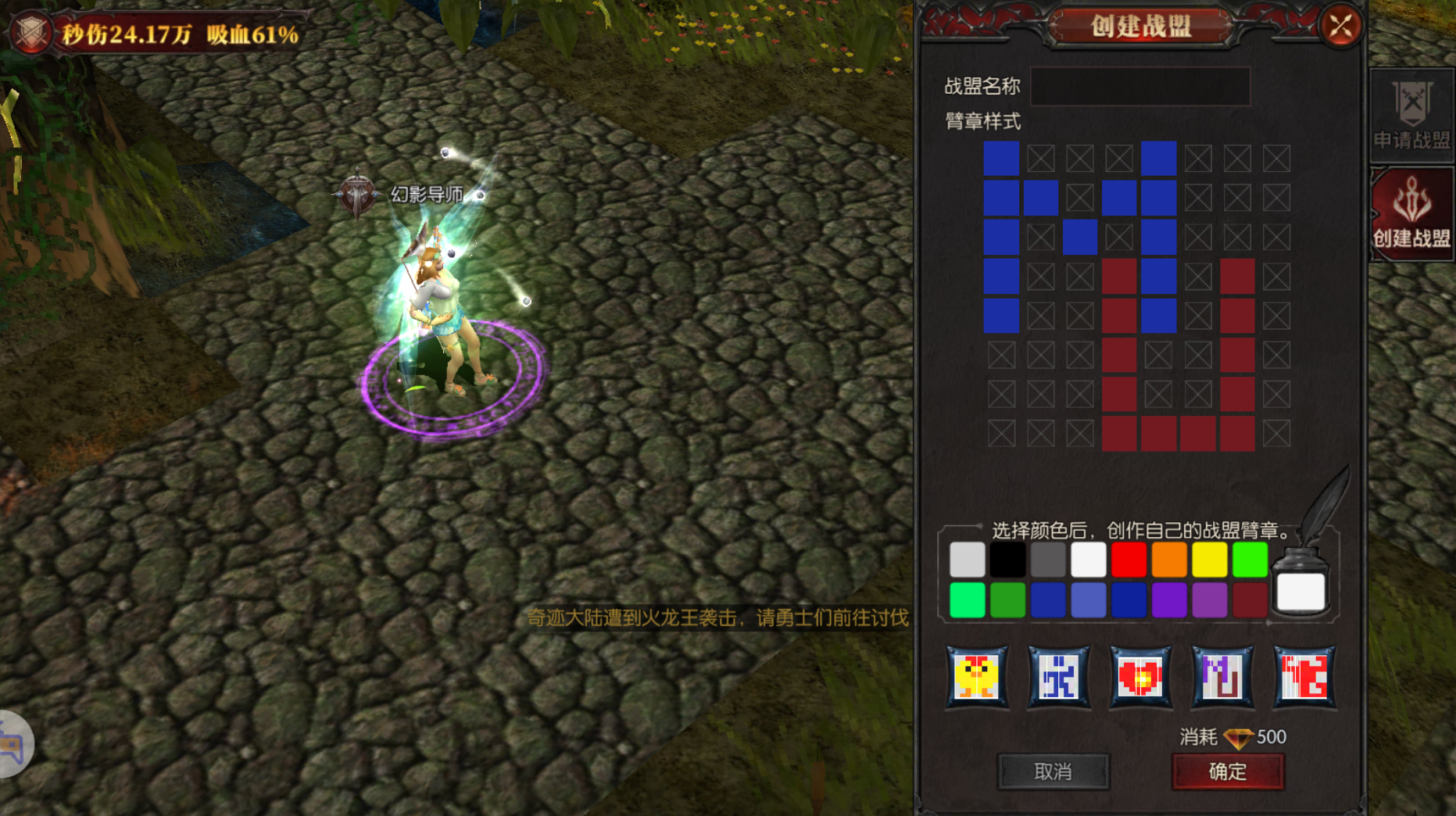Choose the dark maroon color swatch

(x=1250, y=600)
